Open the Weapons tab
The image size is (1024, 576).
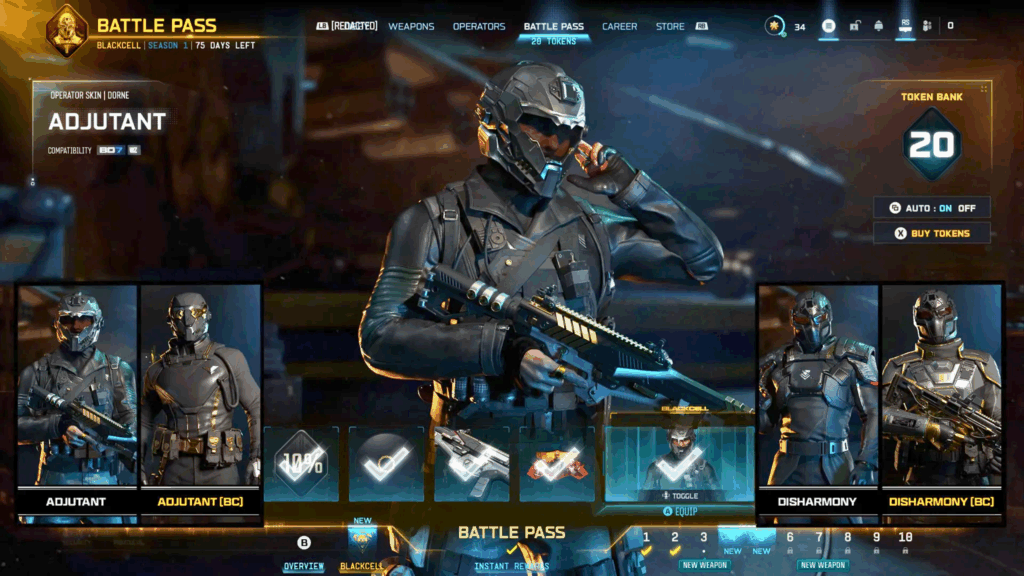coord(411,26)
